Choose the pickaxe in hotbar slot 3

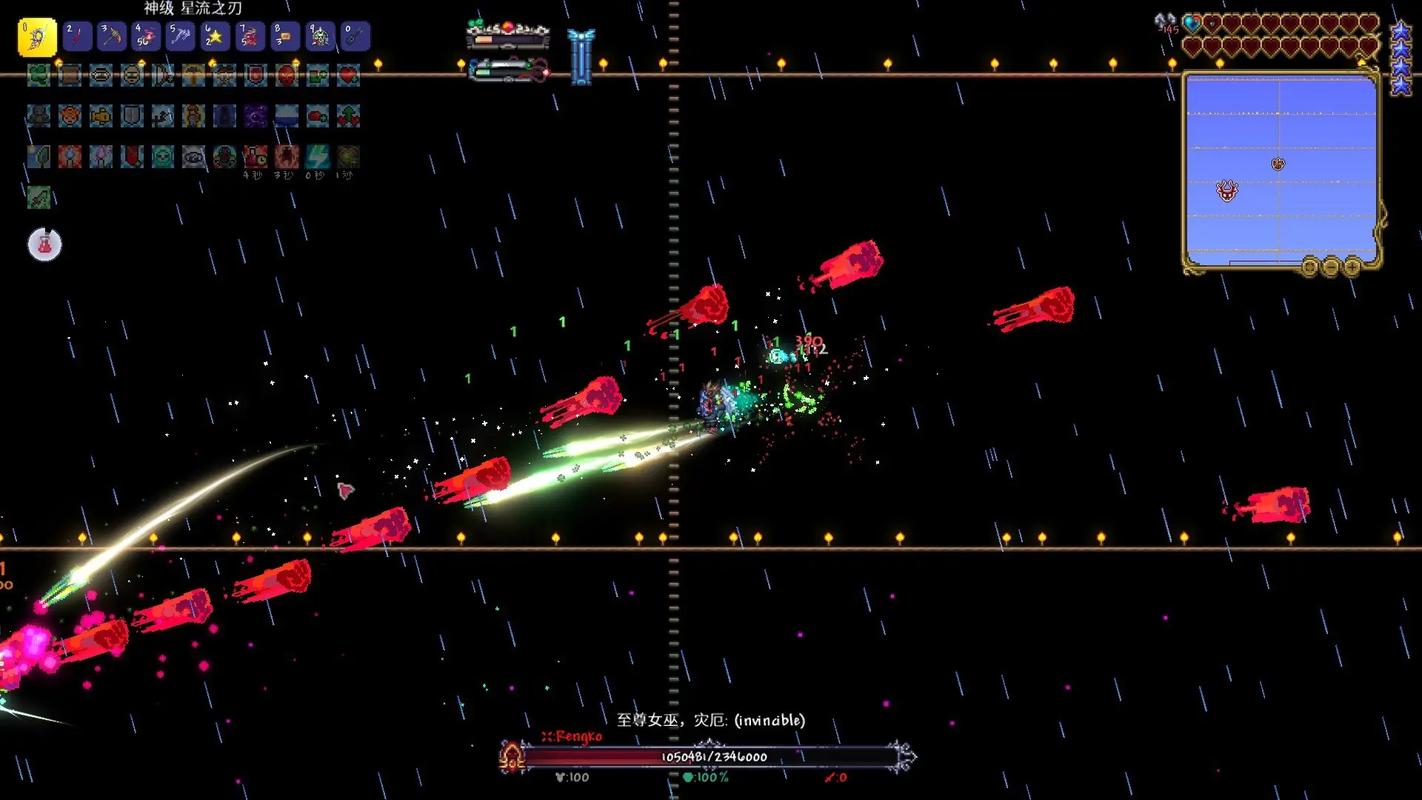click(x=111, y=37)
